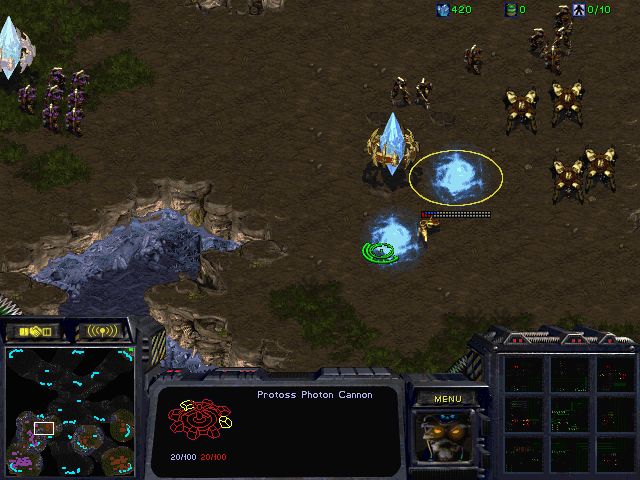Click the unit portrait

(x=446, y=435)
